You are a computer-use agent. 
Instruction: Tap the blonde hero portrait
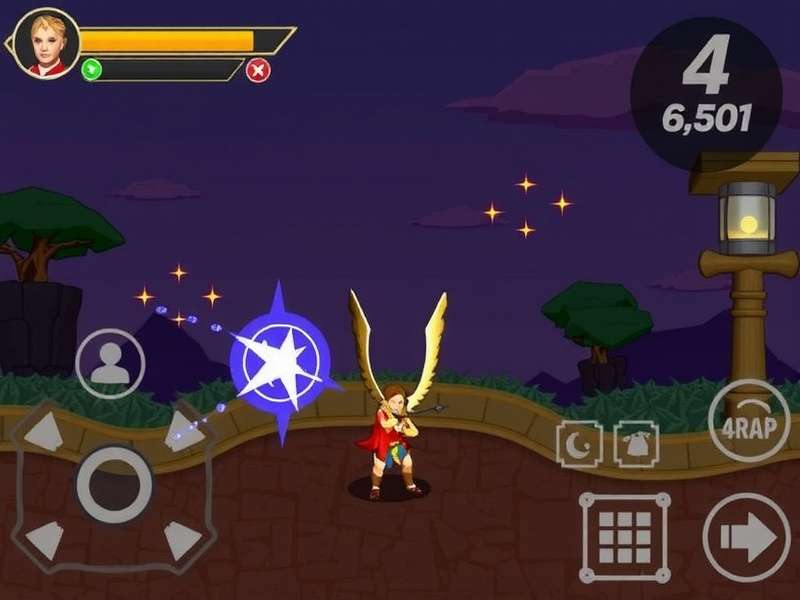click(45, 44)
